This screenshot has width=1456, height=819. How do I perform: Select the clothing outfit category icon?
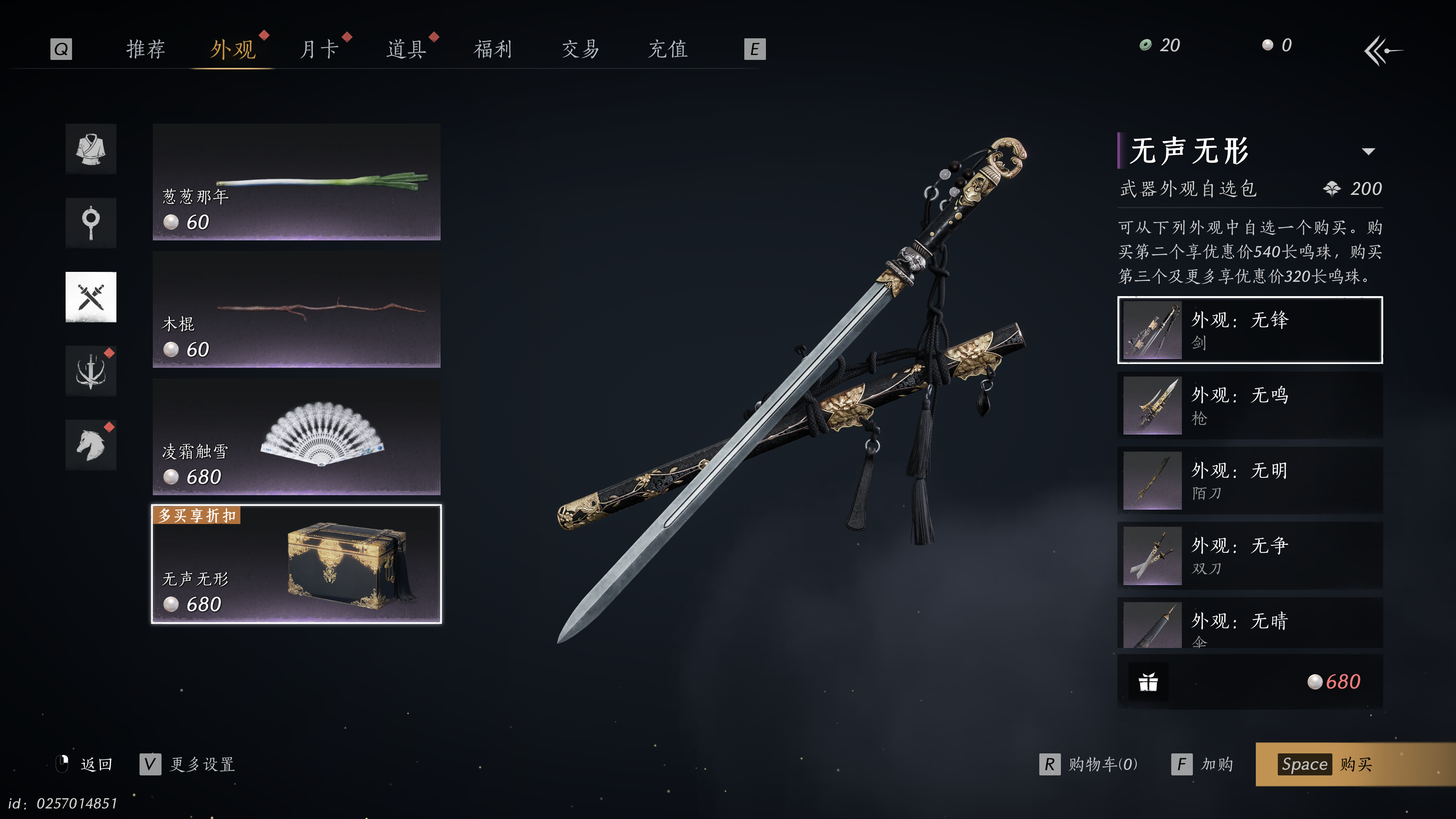tap(91, 149)
